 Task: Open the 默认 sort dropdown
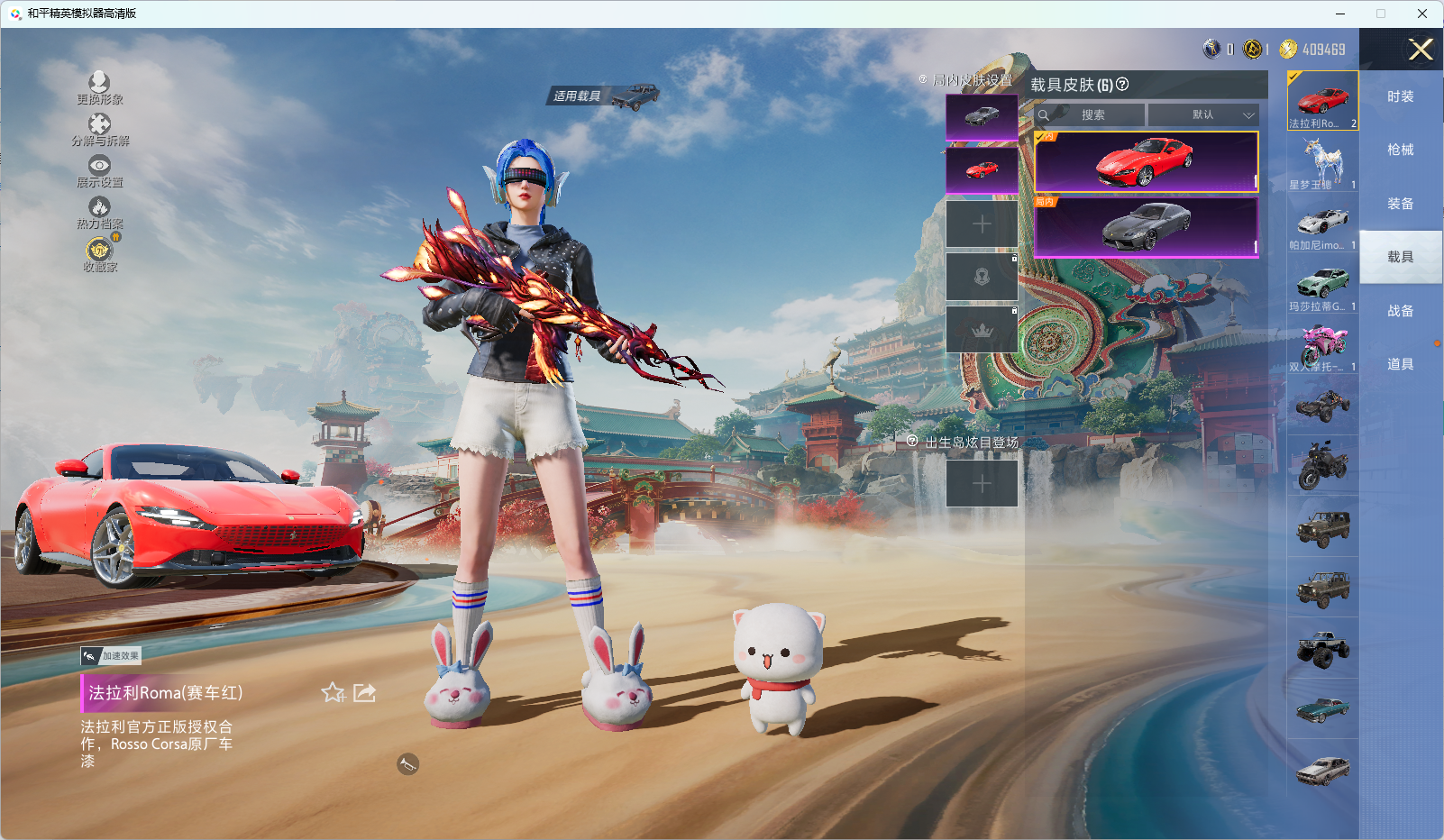click(1204, 115)
